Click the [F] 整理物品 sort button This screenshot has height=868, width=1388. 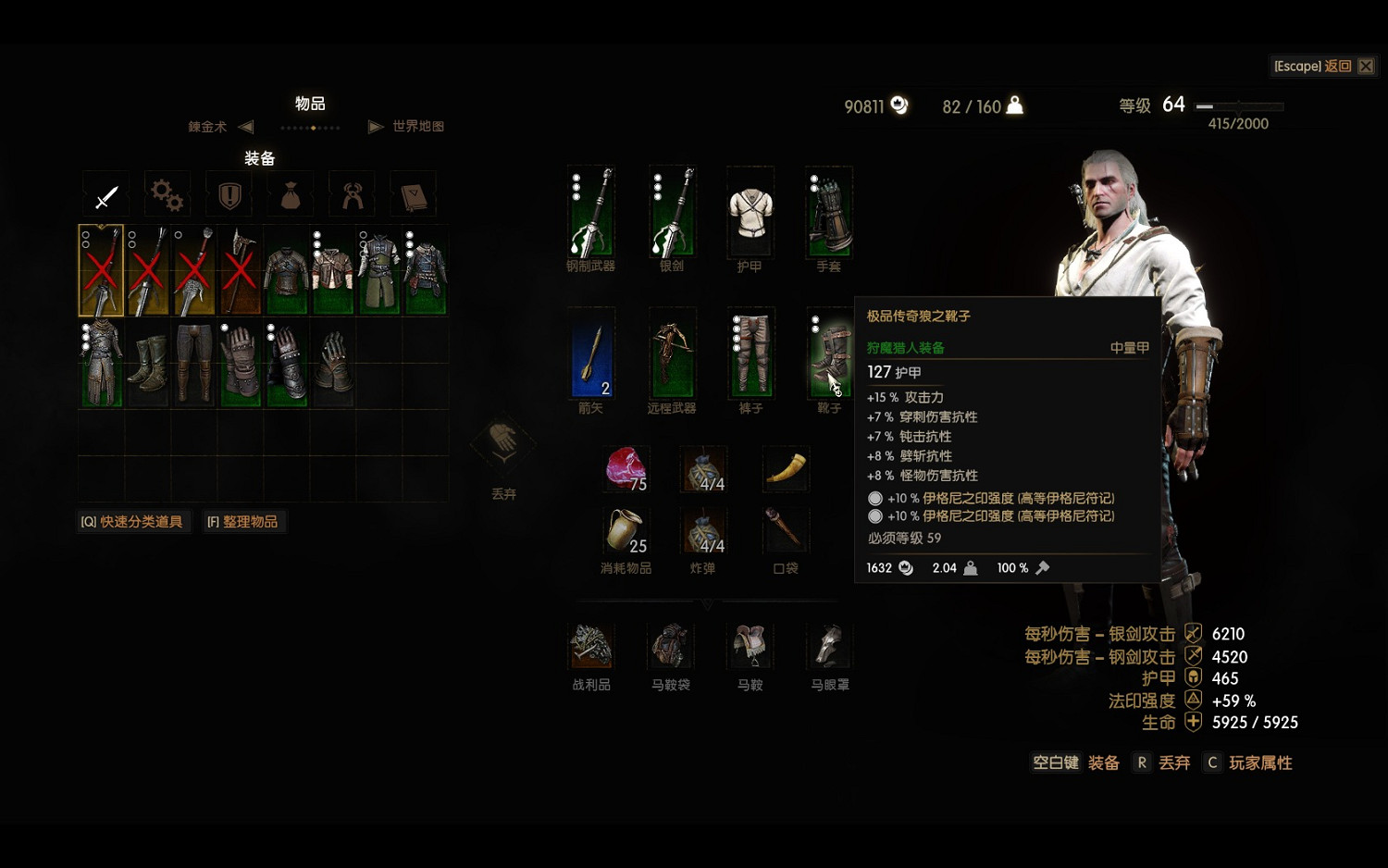(x=244, y=521)
